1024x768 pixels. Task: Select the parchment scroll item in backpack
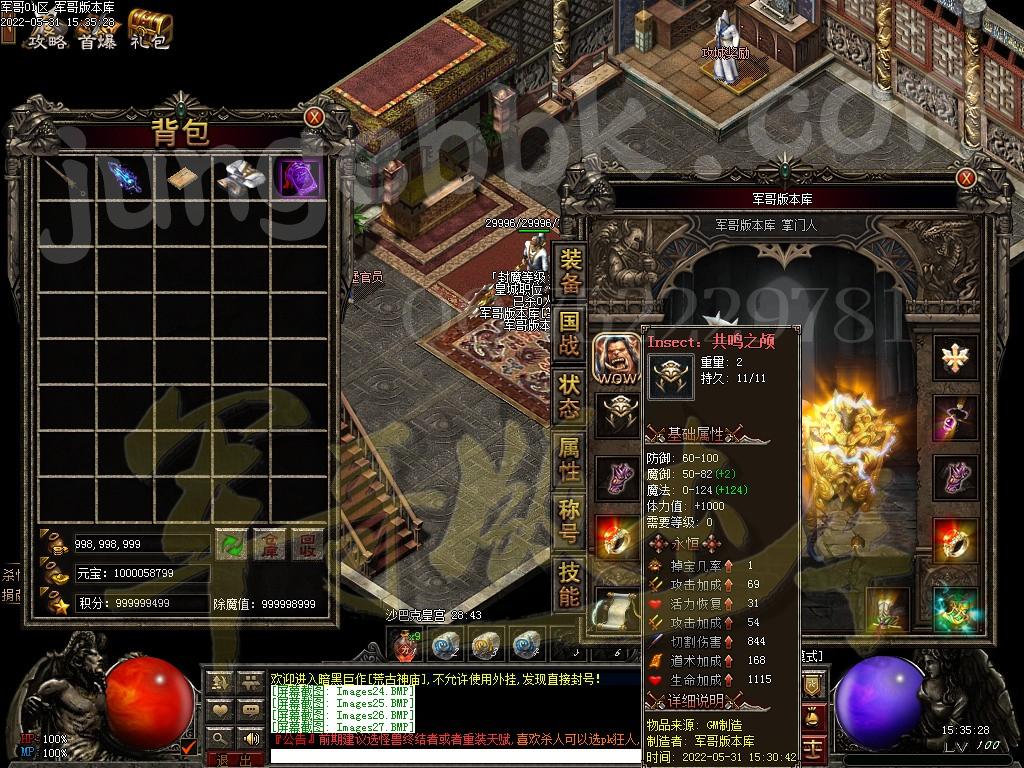pyautogui.click(x=183, y=178)
